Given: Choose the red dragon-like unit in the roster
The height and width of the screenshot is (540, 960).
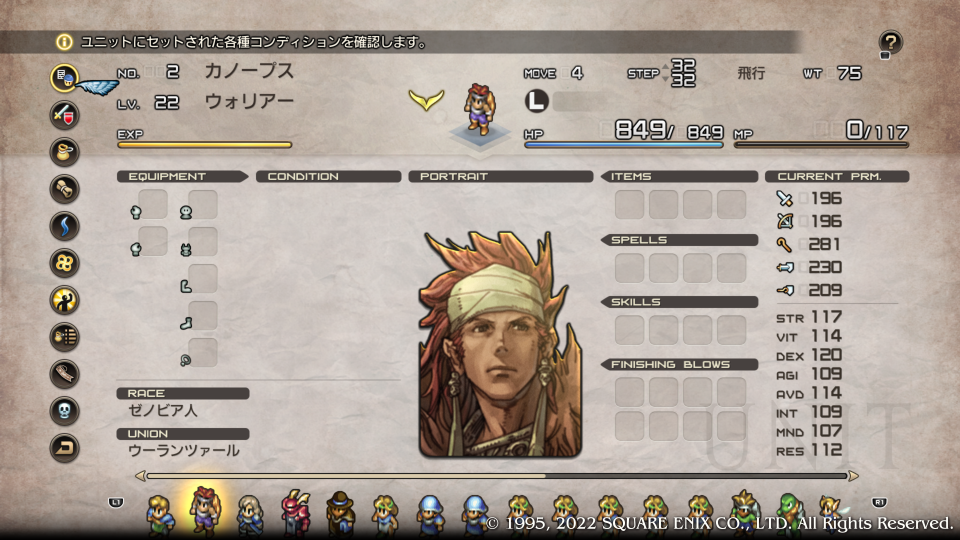Looking at the screenshot, I should (296, 512).
